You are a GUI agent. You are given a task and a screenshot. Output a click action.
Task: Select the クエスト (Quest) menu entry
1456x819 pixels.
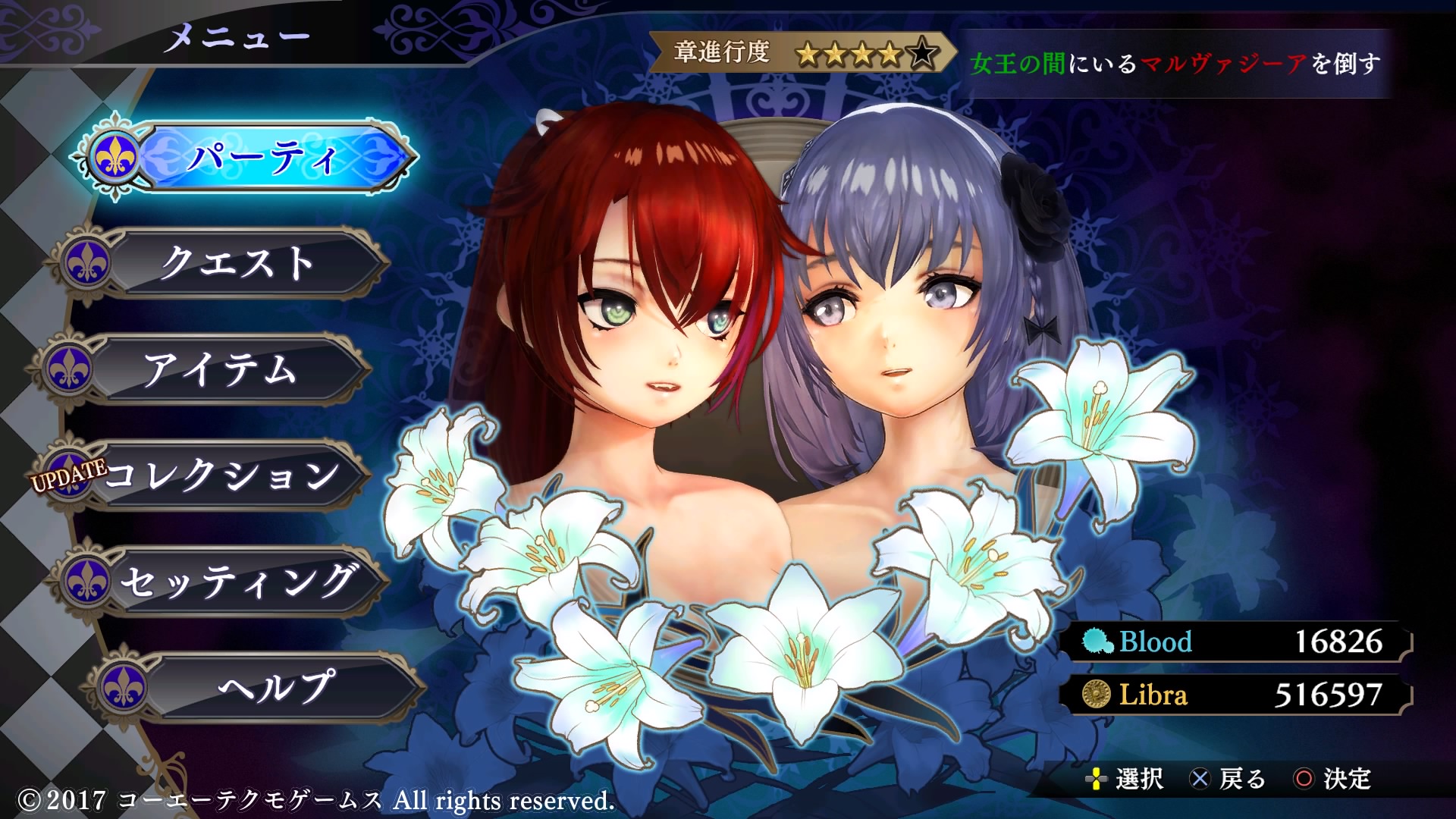coord(237,263)
